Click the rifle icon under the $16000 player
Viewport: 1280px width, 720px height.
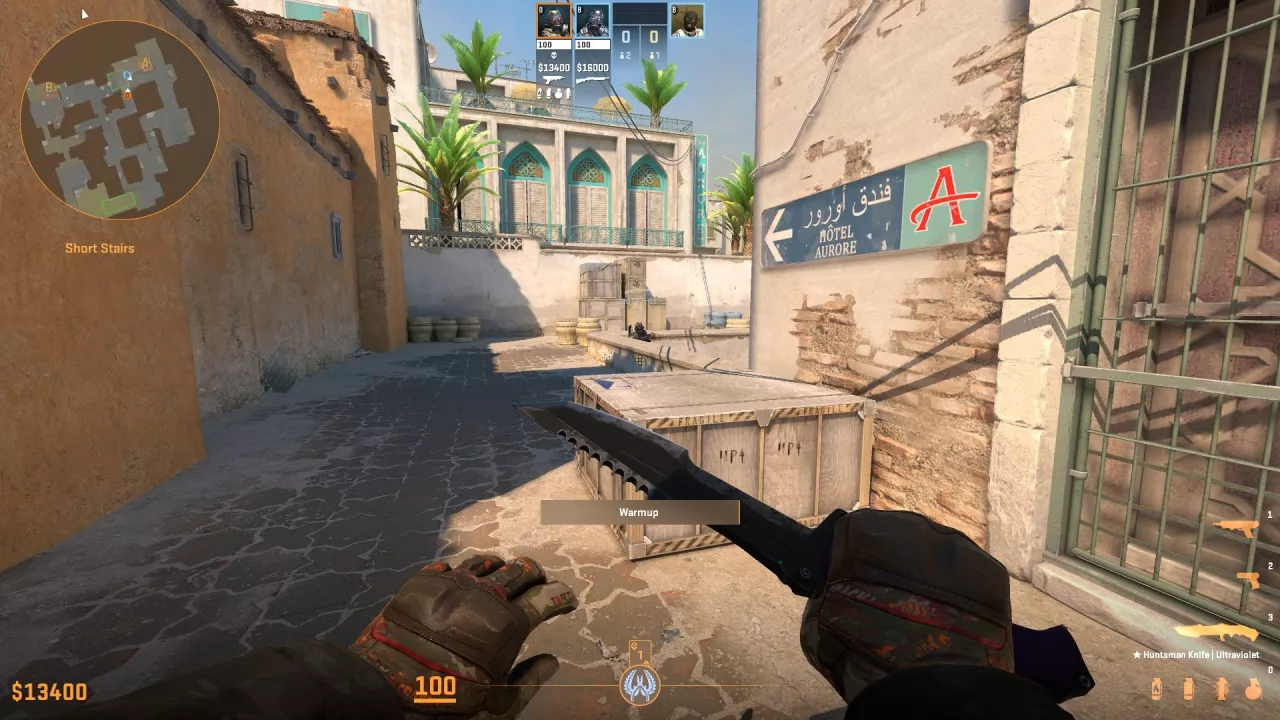(592, 78)
